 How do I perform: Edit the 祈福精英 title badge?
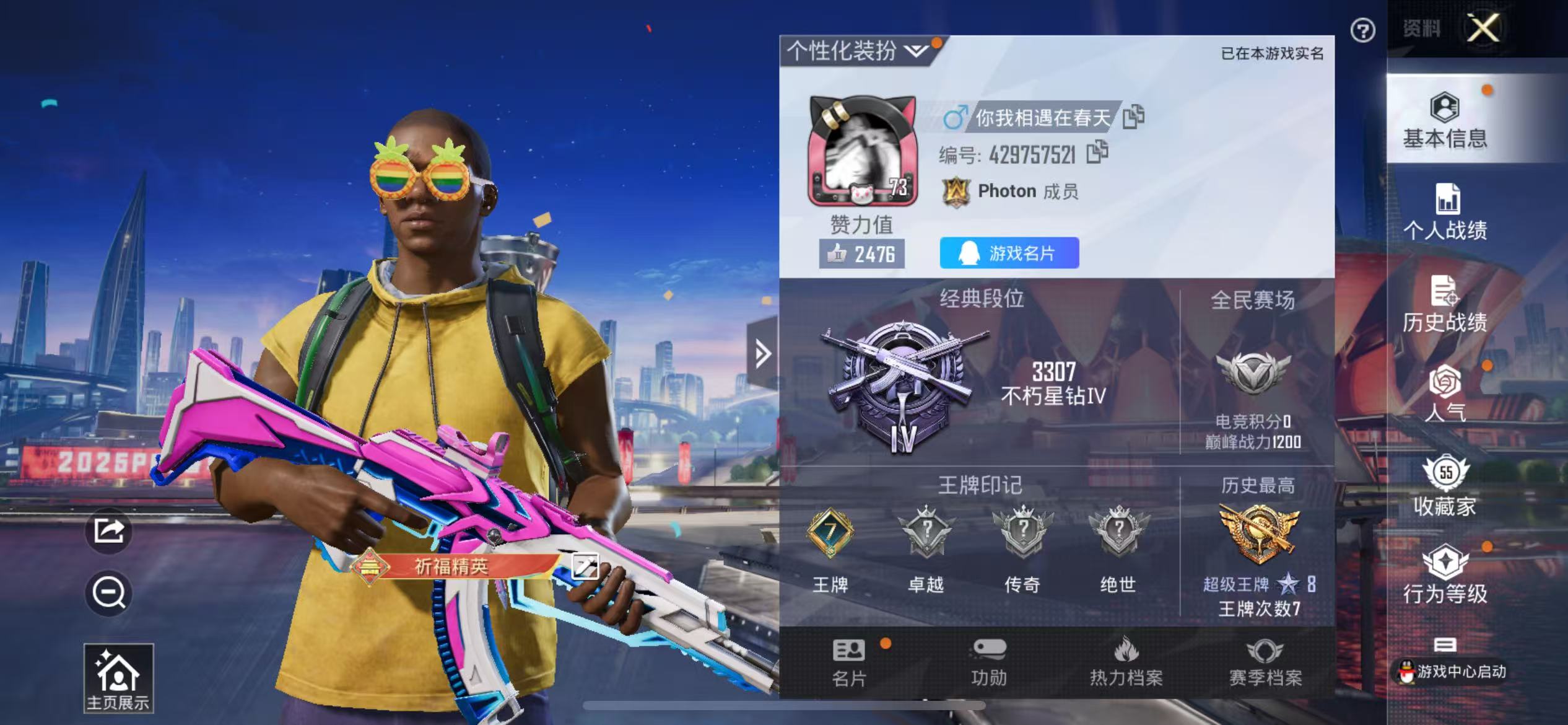(x=585, y=566)
